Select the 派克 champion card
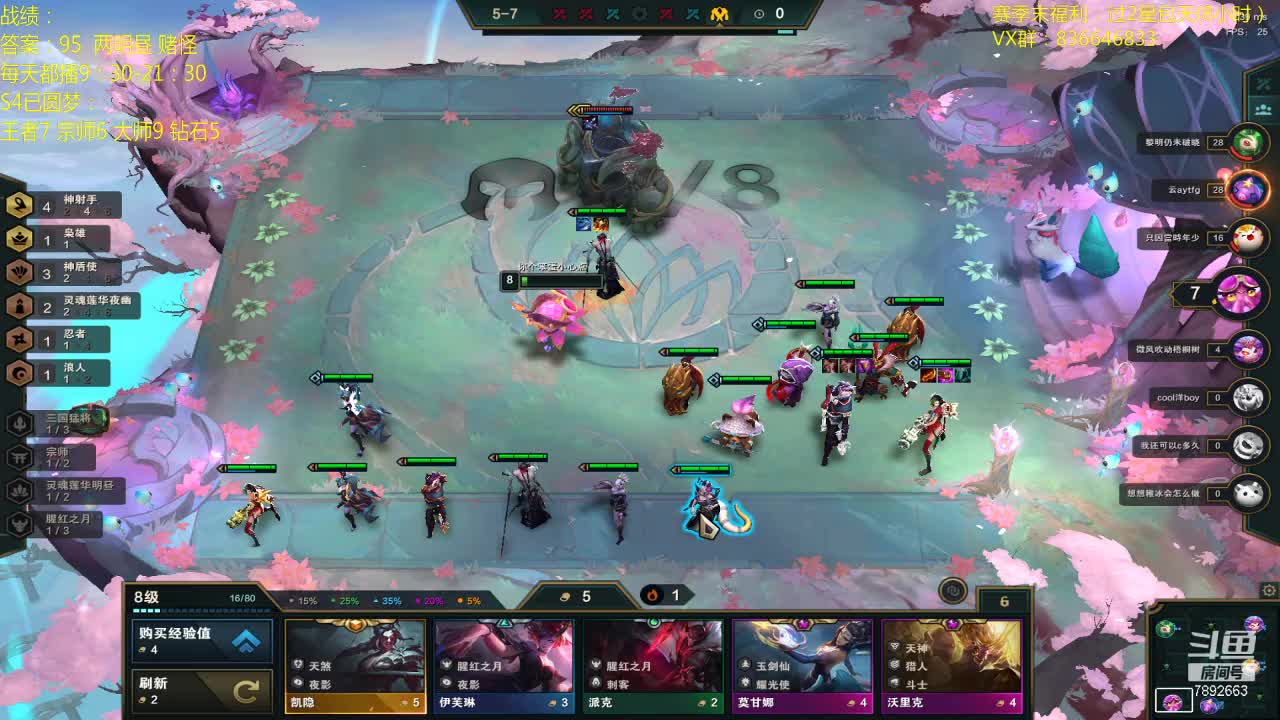The image size is (1280, 720). [x=653, y=665]
